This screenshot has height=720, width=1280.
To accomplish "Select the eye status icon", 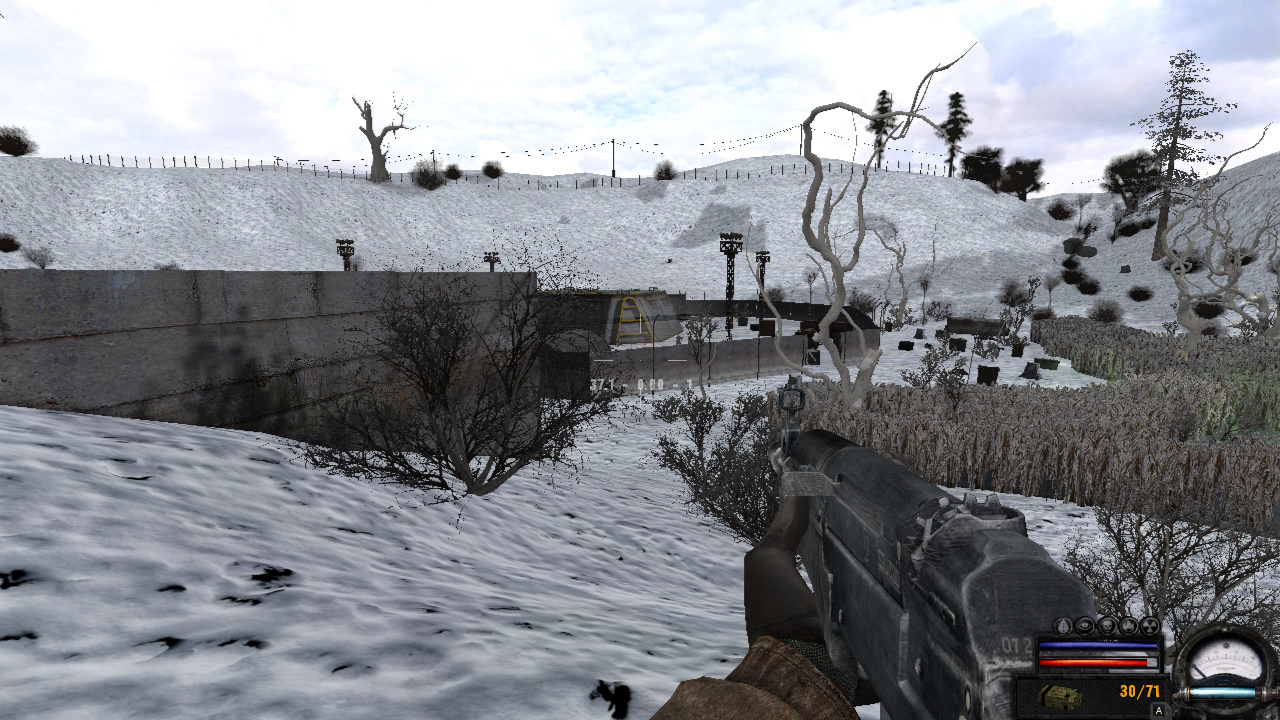I will point(1085,626).
